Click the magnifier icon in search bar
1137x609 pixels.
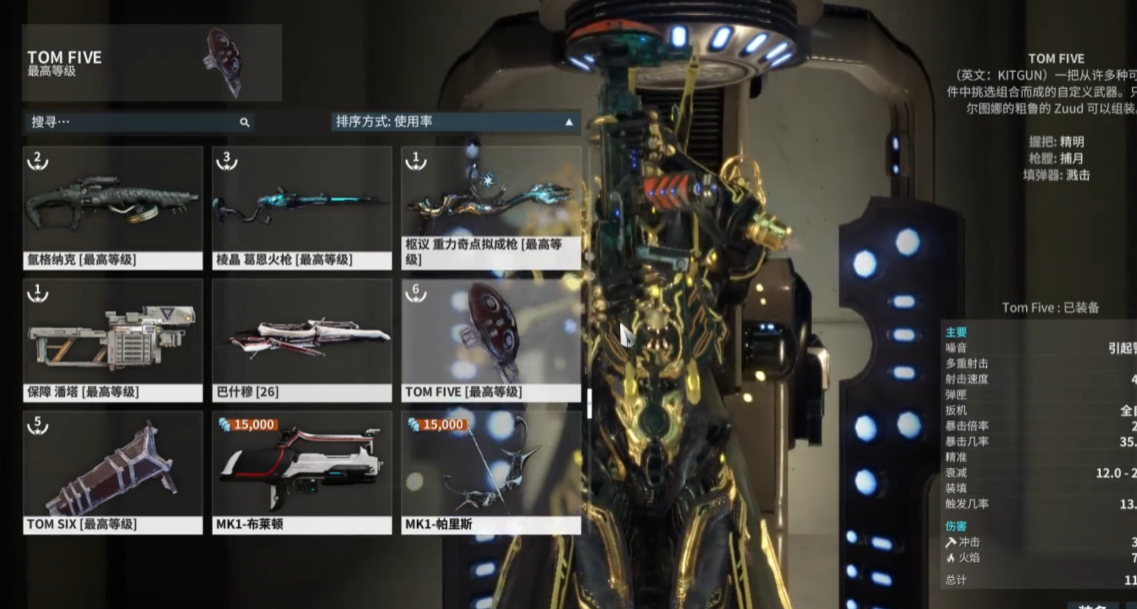pos(244,122)
